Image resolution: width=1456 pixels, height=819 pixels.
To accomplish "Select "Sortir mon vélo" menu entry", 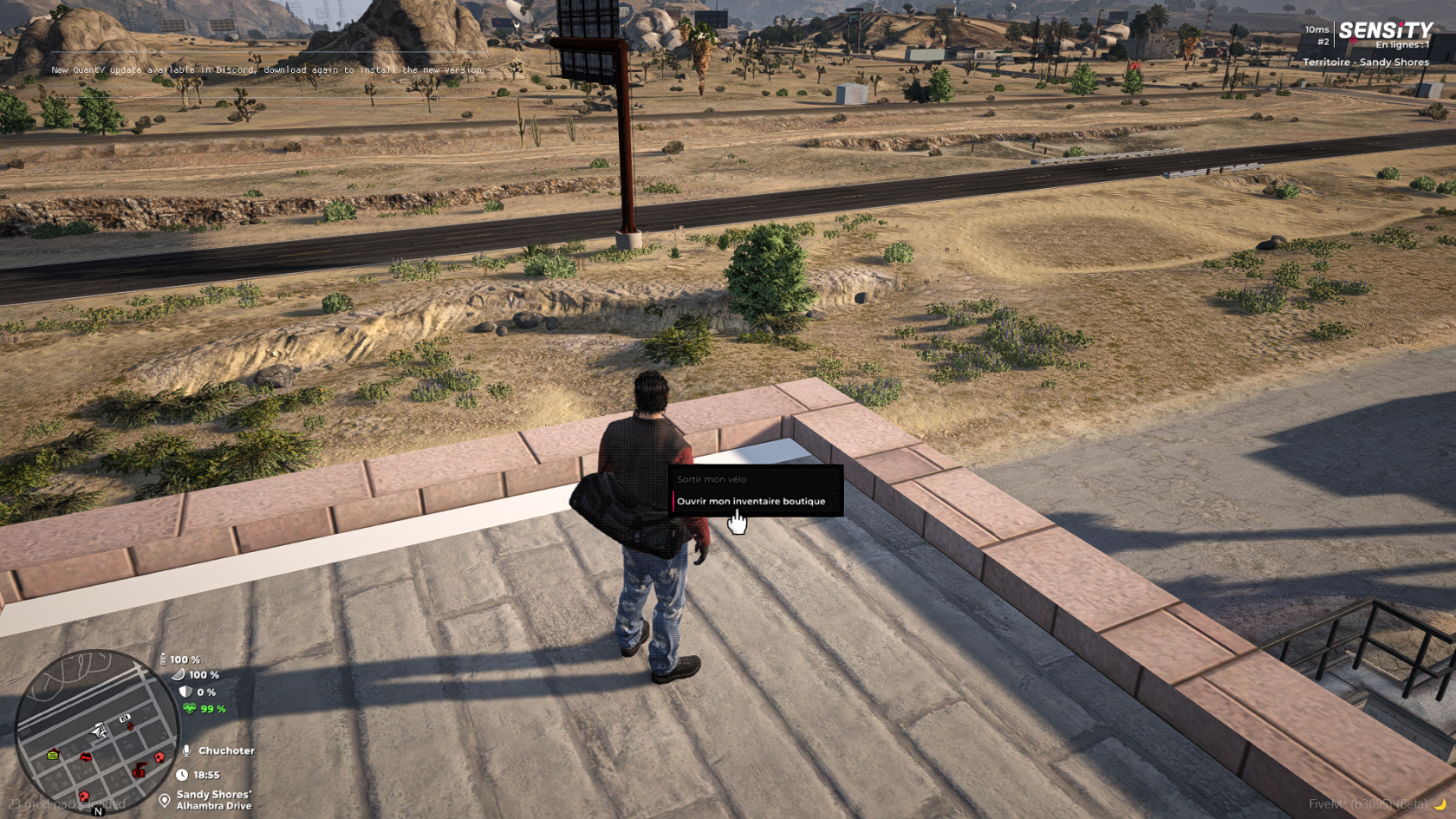I will [x=712, y=479].
